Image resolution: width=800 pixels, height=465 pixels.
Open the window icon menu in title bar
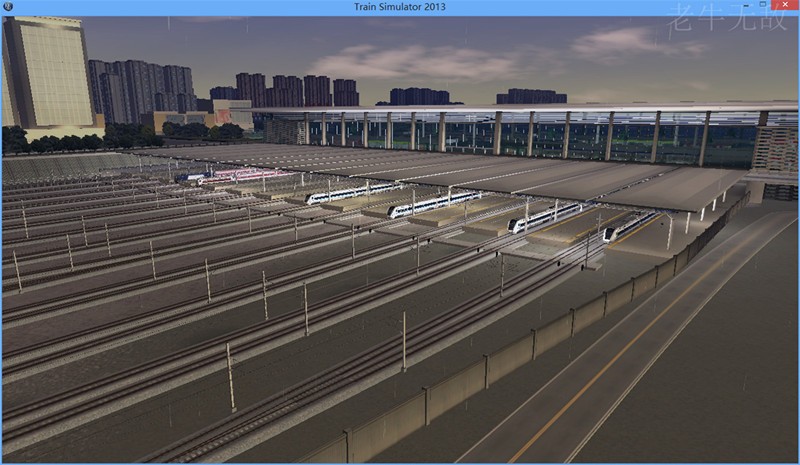[x=8, y=7]
